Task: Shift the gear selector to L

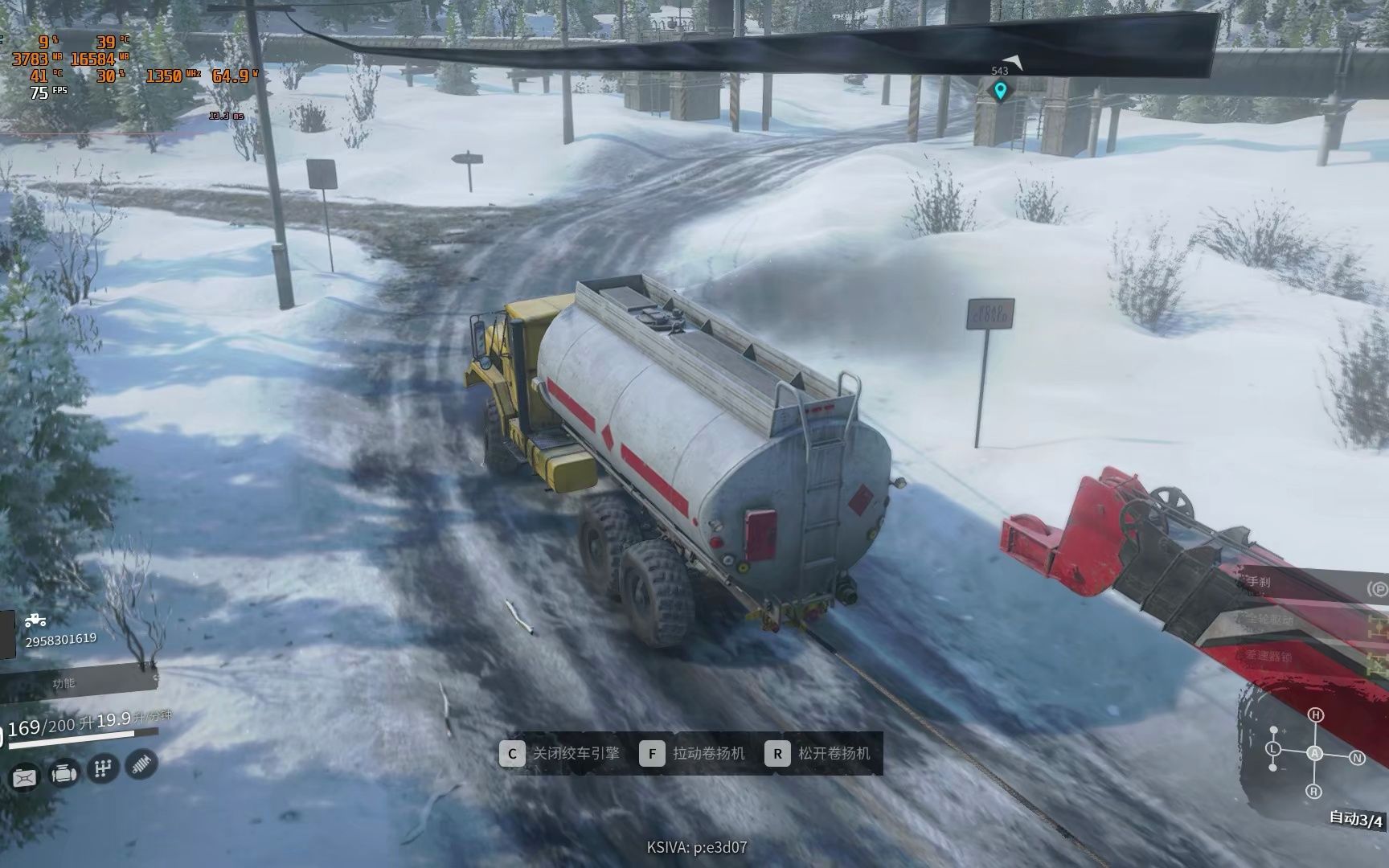Action: (x=1273, y=749)
